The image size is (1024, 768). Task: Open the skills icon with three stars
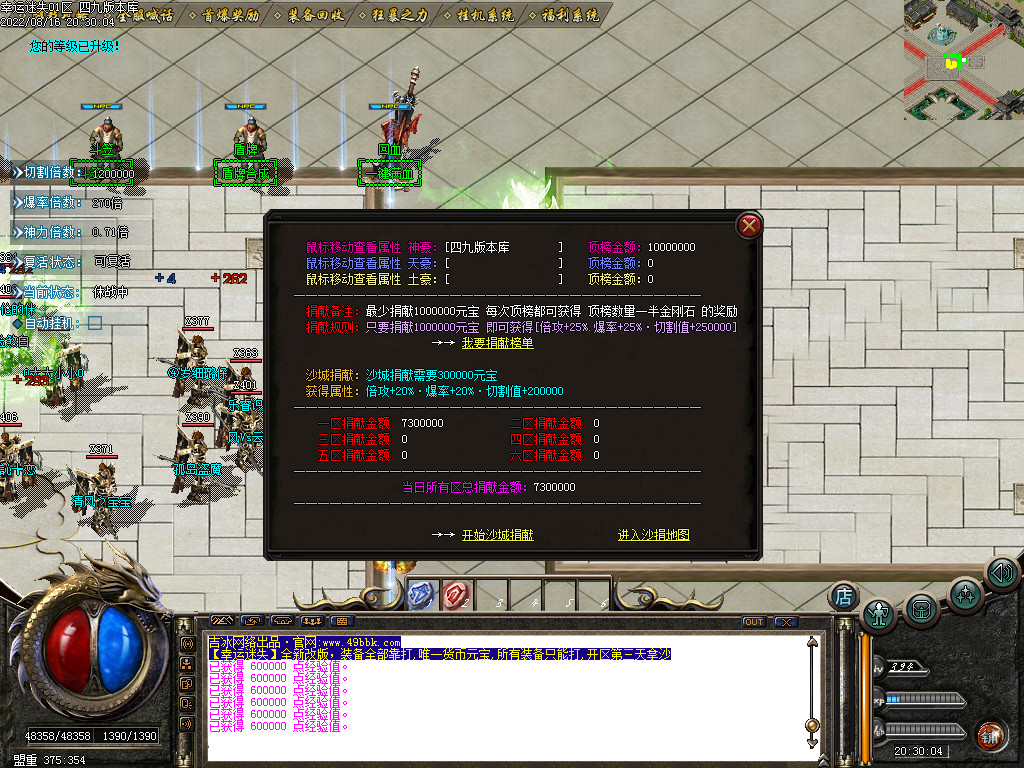tap(965, 594)
